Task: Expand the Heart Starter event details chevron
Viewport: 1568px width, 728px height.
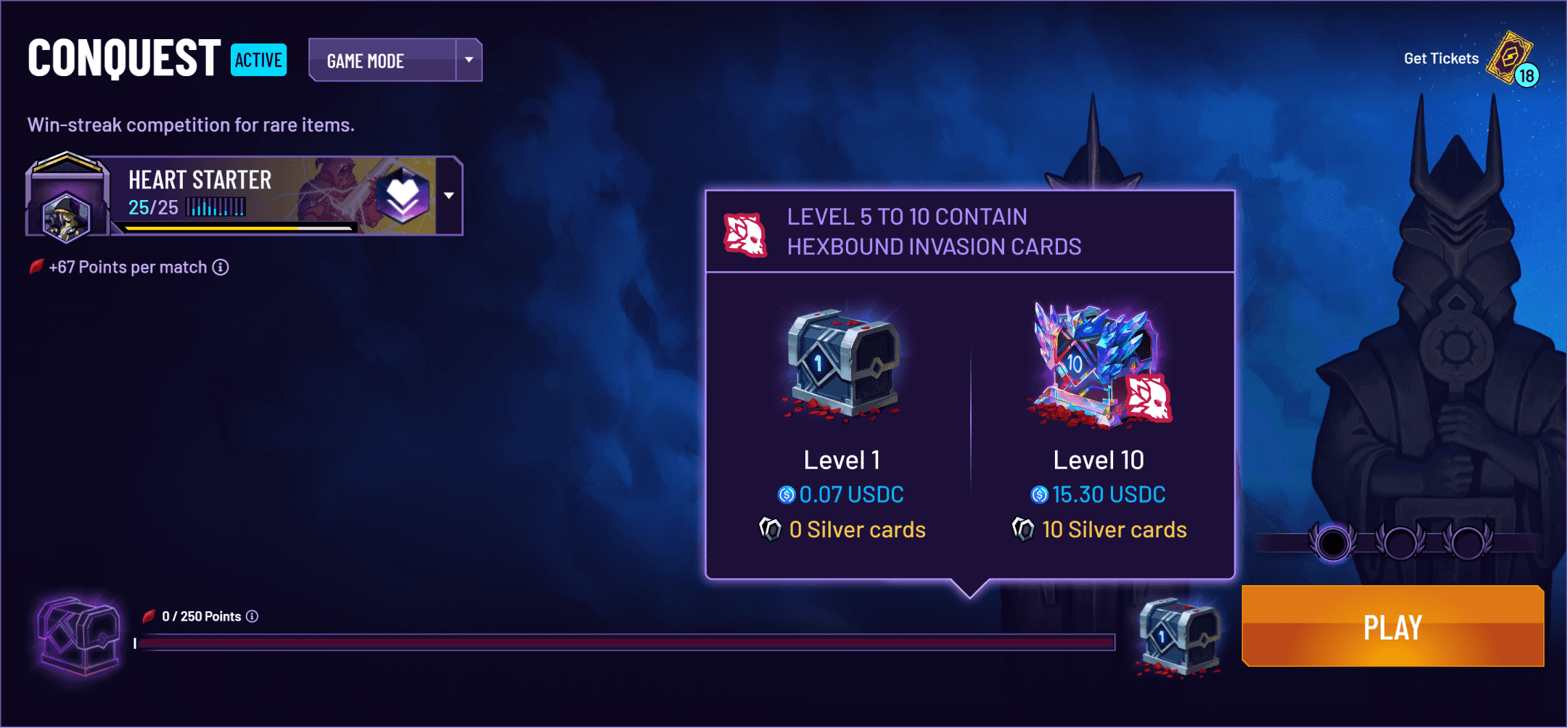Action: click(x=448, y=194)
